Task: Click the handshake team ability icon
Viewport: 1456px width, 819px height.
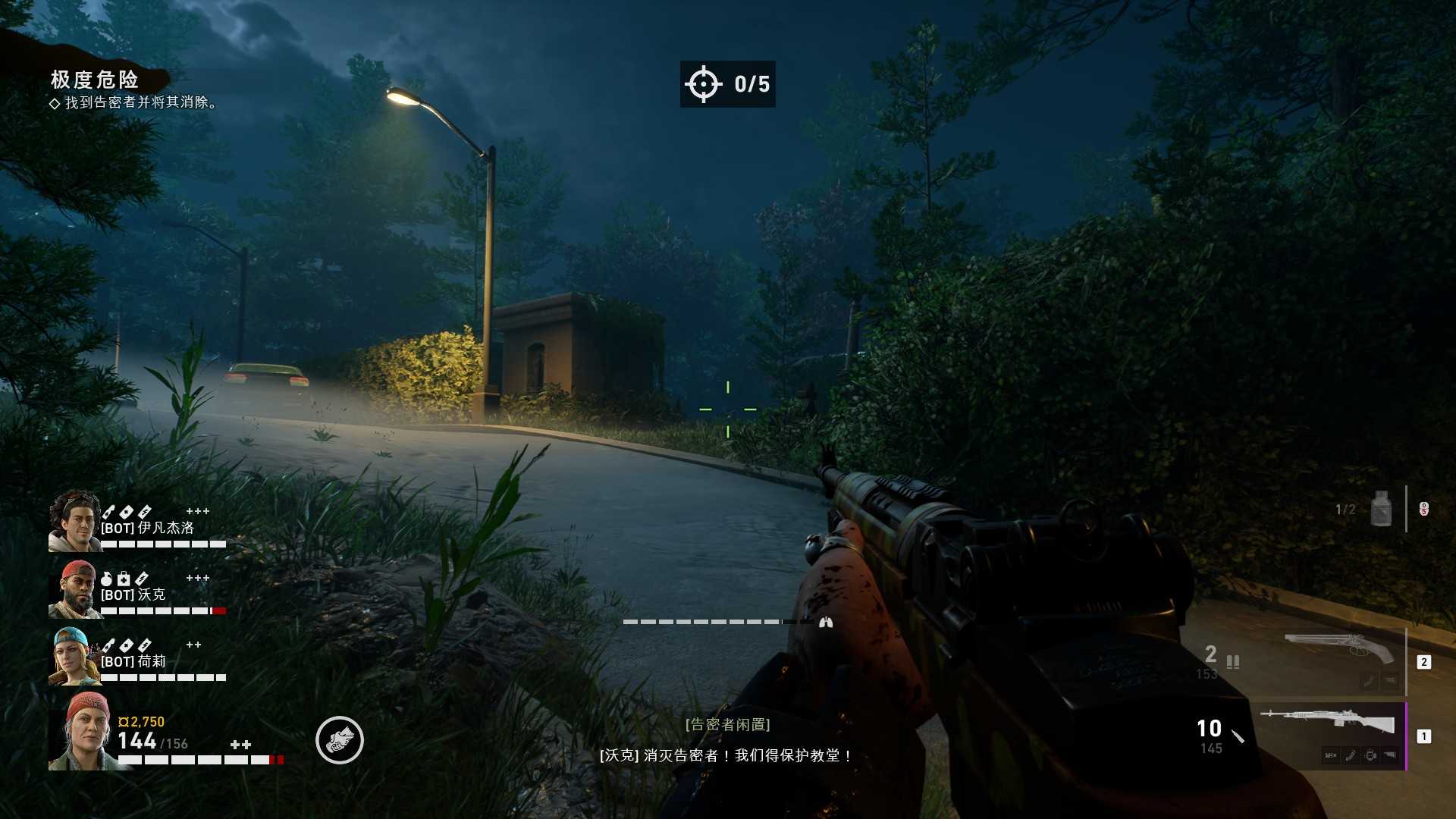Action: 340,740
